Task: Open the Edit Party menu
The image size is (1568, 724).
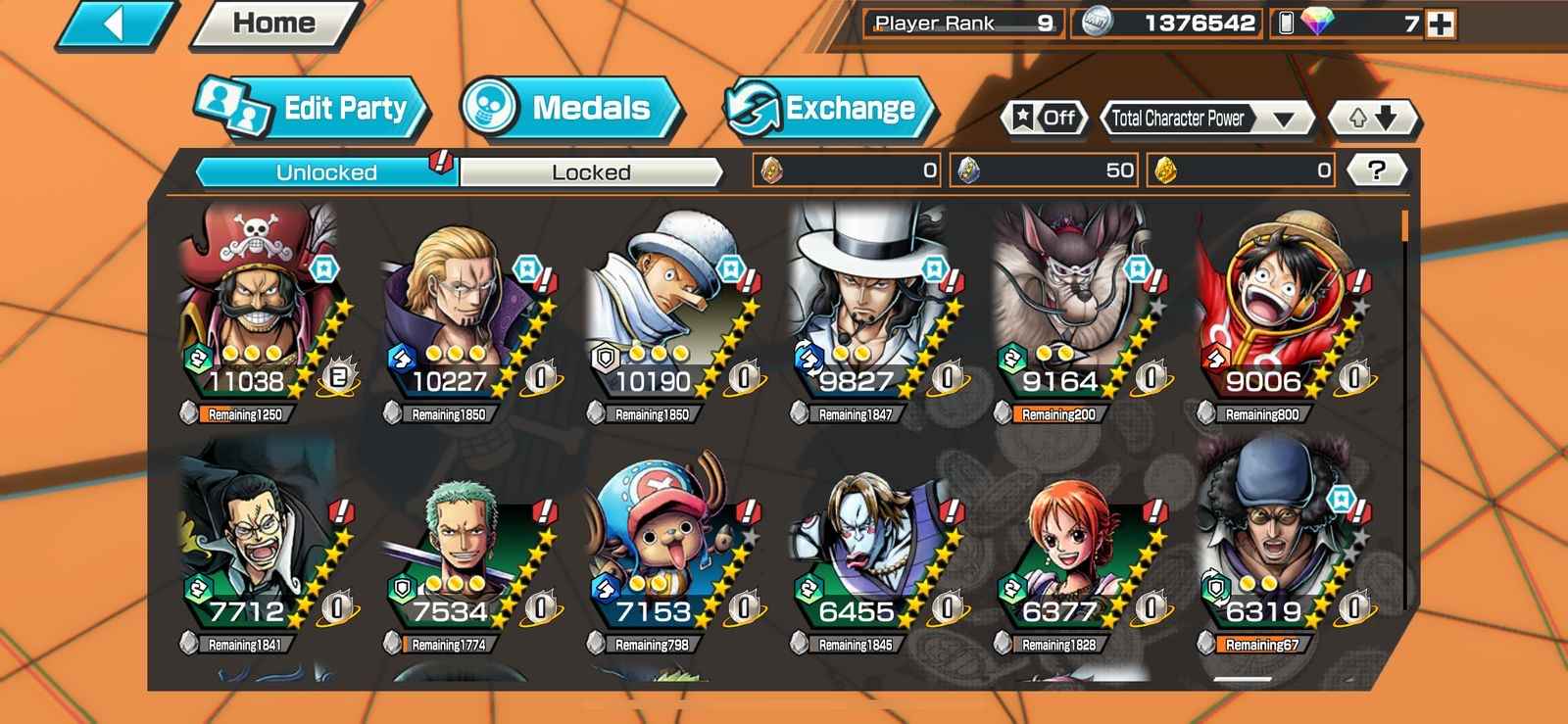Action: coord(312,108)
